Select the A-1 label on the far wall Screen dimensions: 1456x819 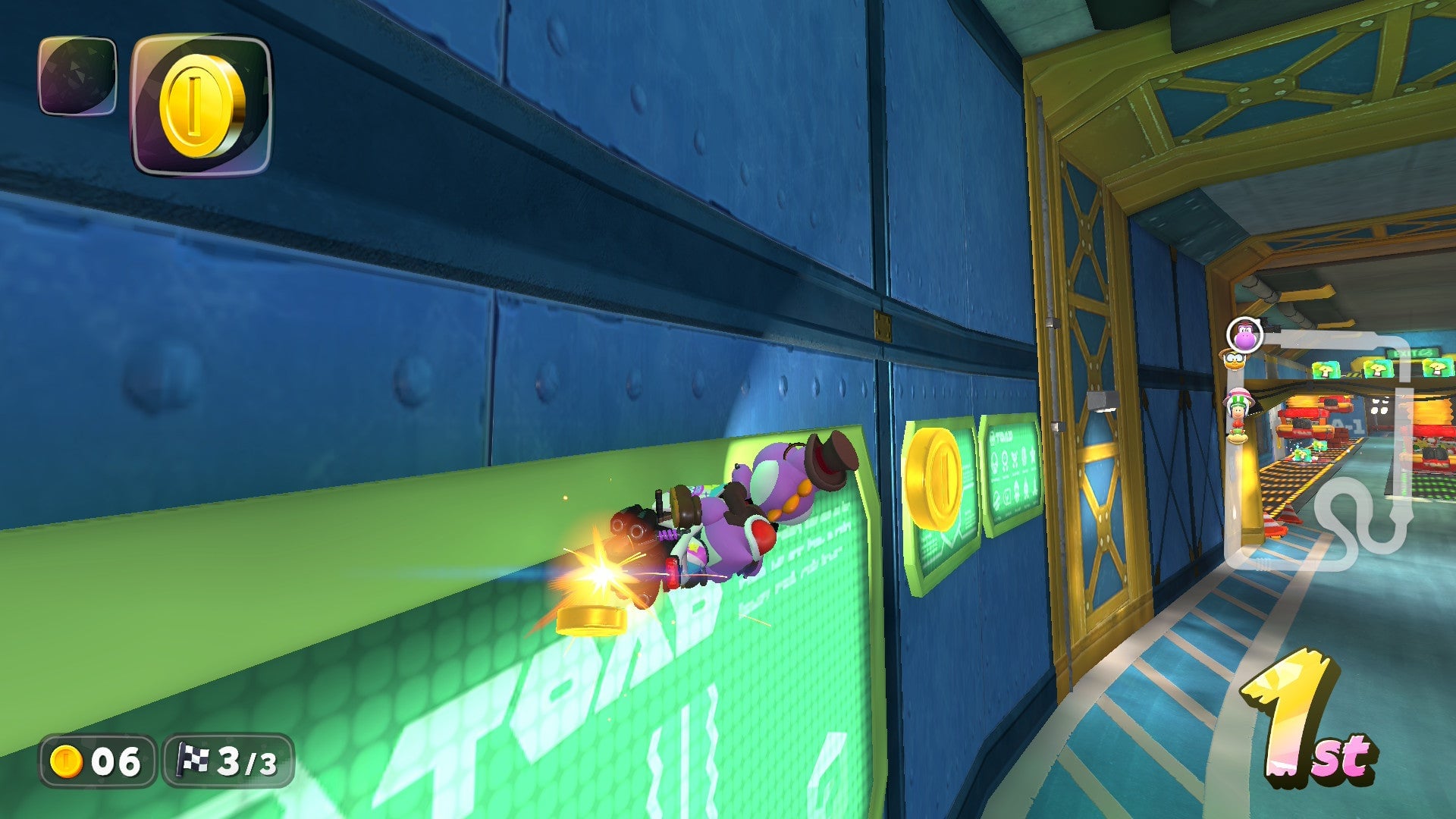pos(1345,425)
